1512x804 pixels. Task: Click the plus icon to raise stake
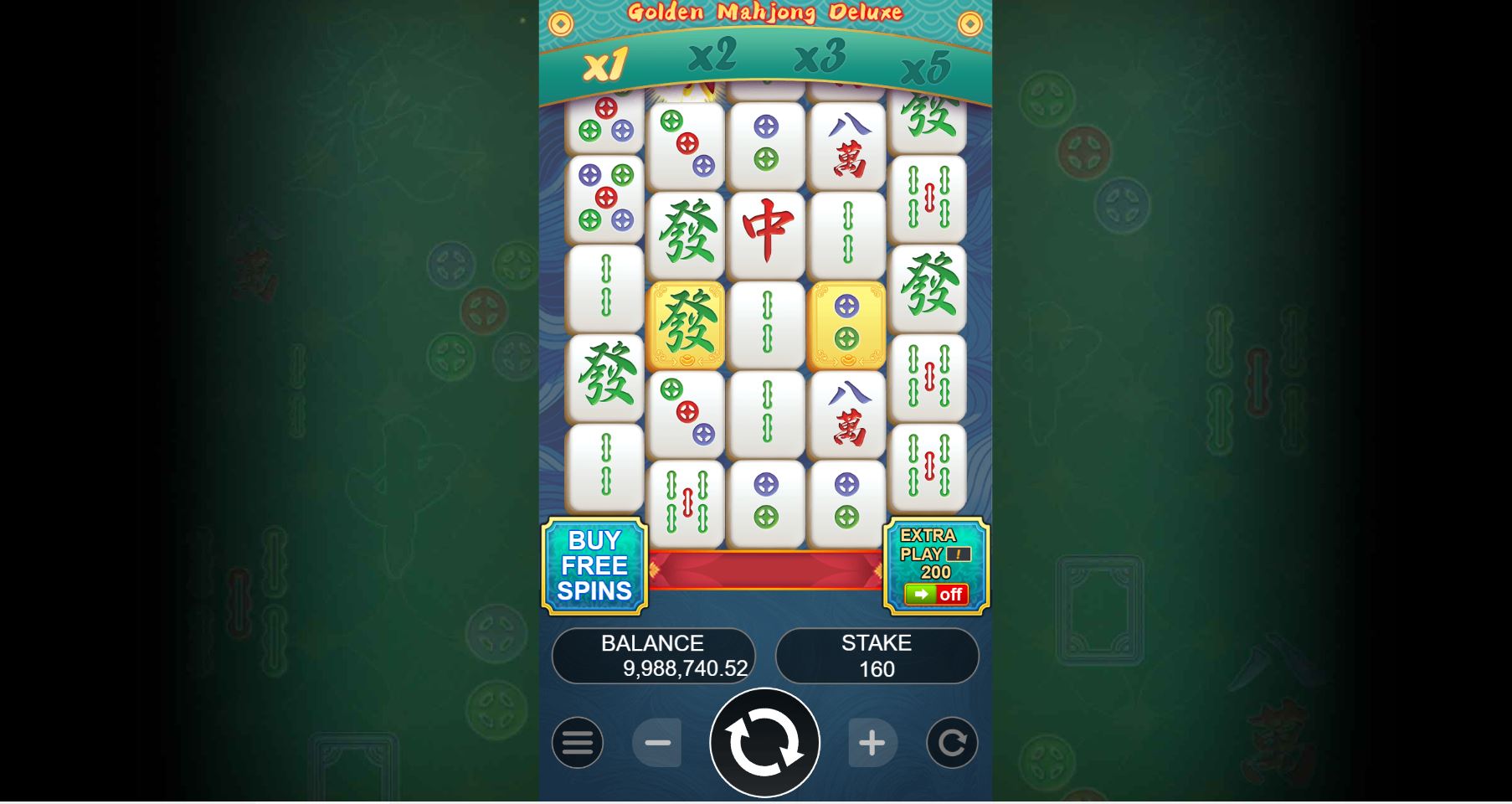(x=873, y=743)
